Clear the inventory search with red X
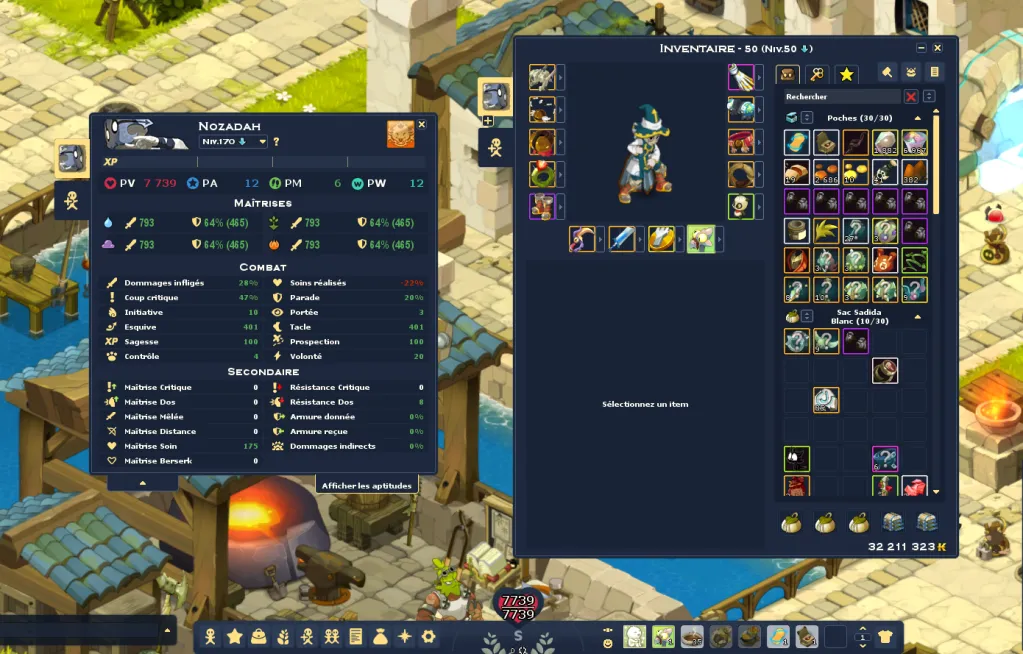This screenshot has width=1023, height=654. pos(911,97)
